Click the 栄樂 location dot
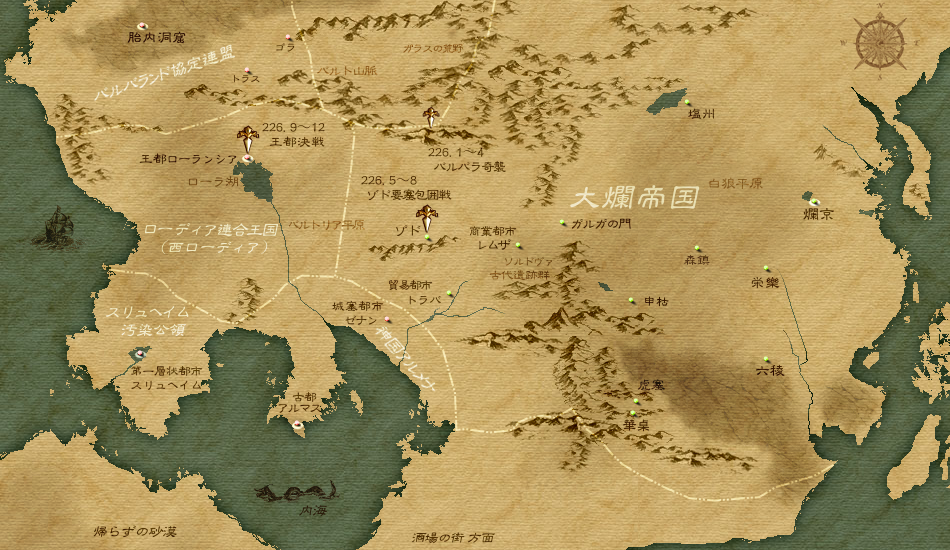The image size is (950, 550). [x=766, y=268]
